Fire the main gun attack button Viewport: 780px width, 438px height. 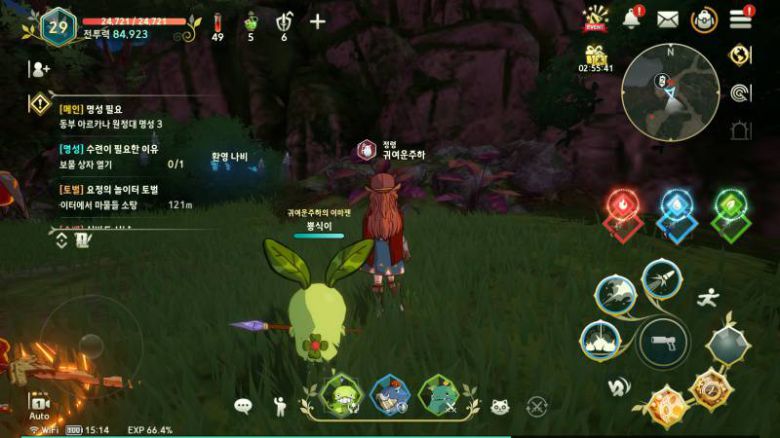(x=662, y=343)
